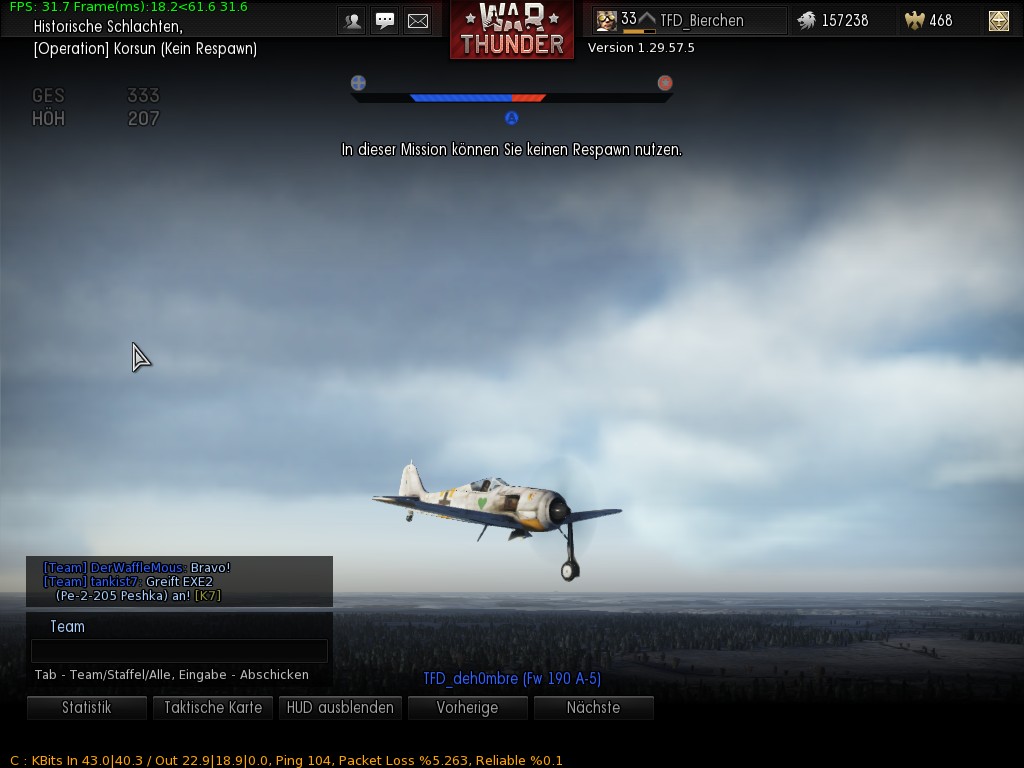
Task: Open the mail envelope icon
Action: (418, 21)
